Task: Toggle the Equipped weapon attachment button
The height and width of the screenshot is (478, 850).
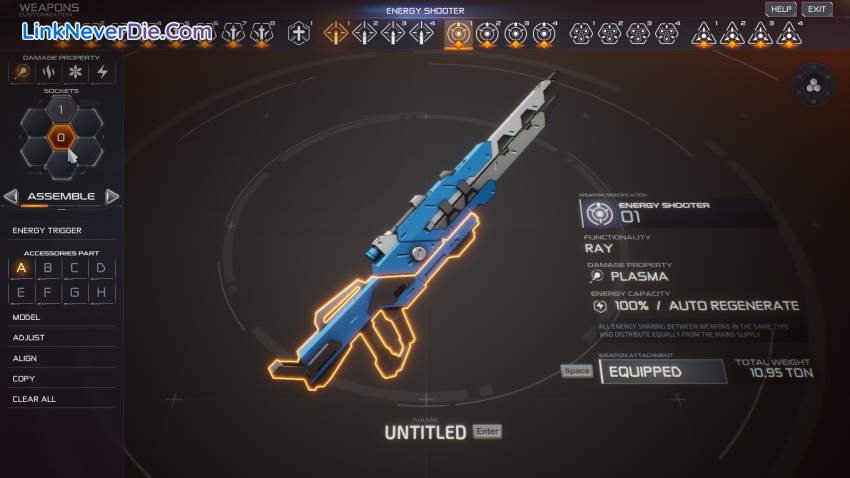Action: [x=663, y=371]
